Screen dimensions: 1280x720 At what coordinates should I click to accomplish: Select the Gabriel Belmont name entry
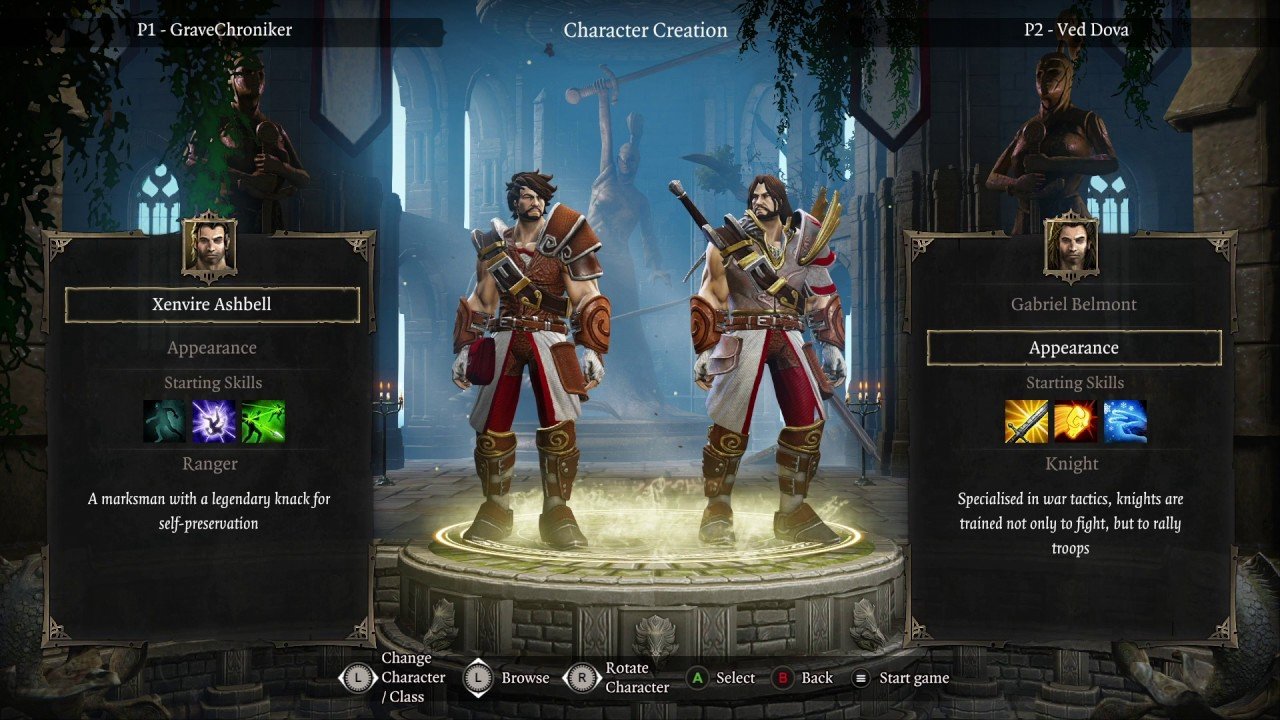coord(1074,305)
